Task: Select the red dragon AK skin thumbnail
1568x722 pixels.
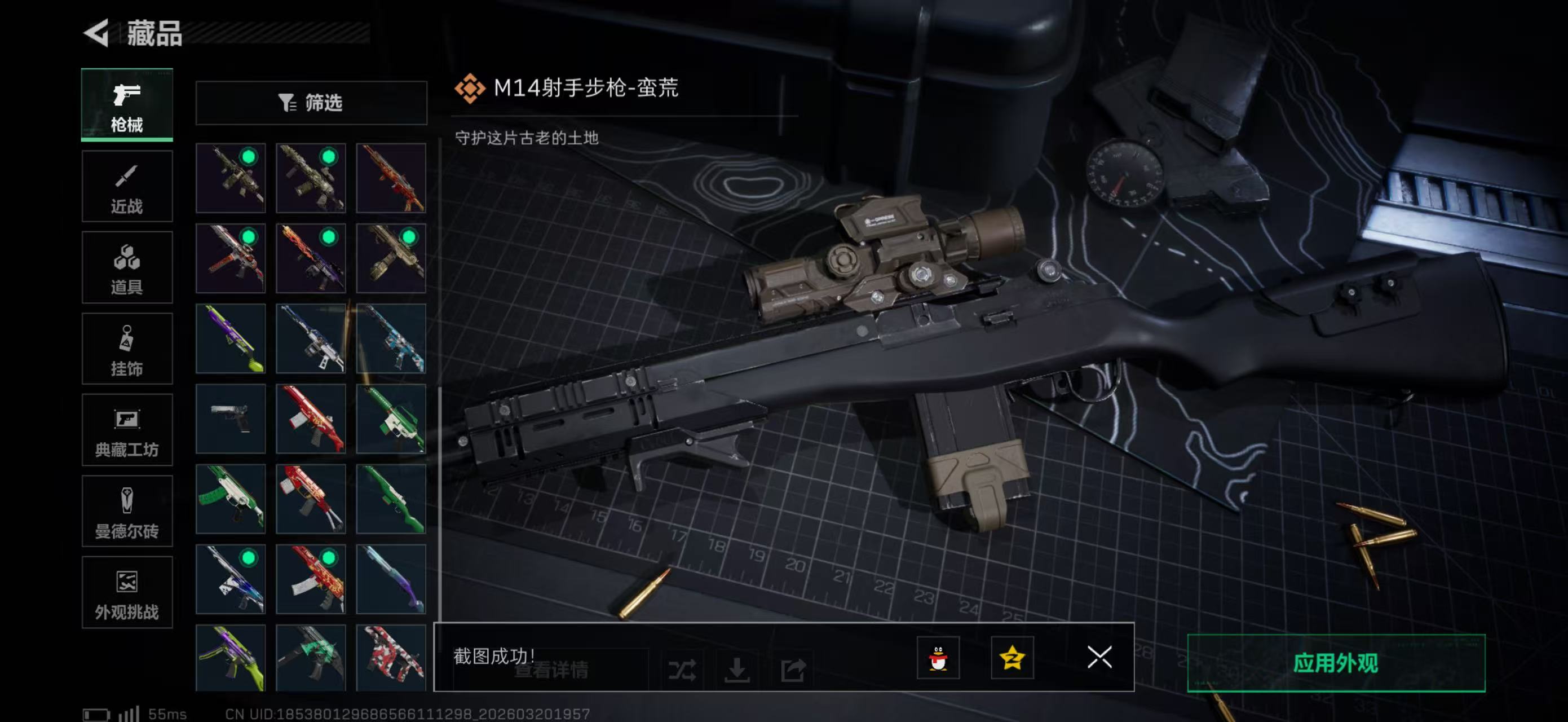Action: [311, 579]
